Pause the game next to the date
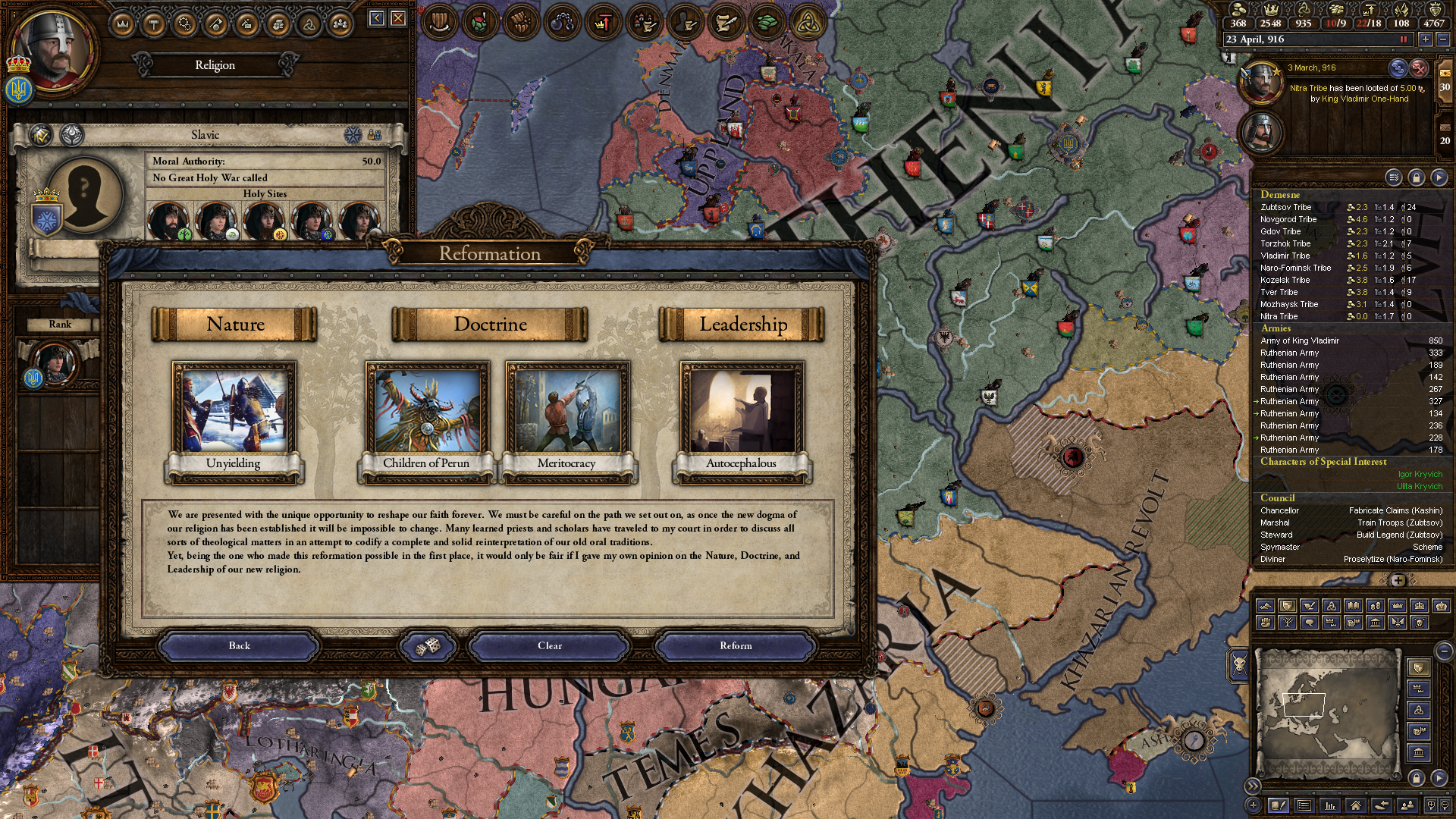Viewport: 1456px width, 819px height. coord(1403,39)
